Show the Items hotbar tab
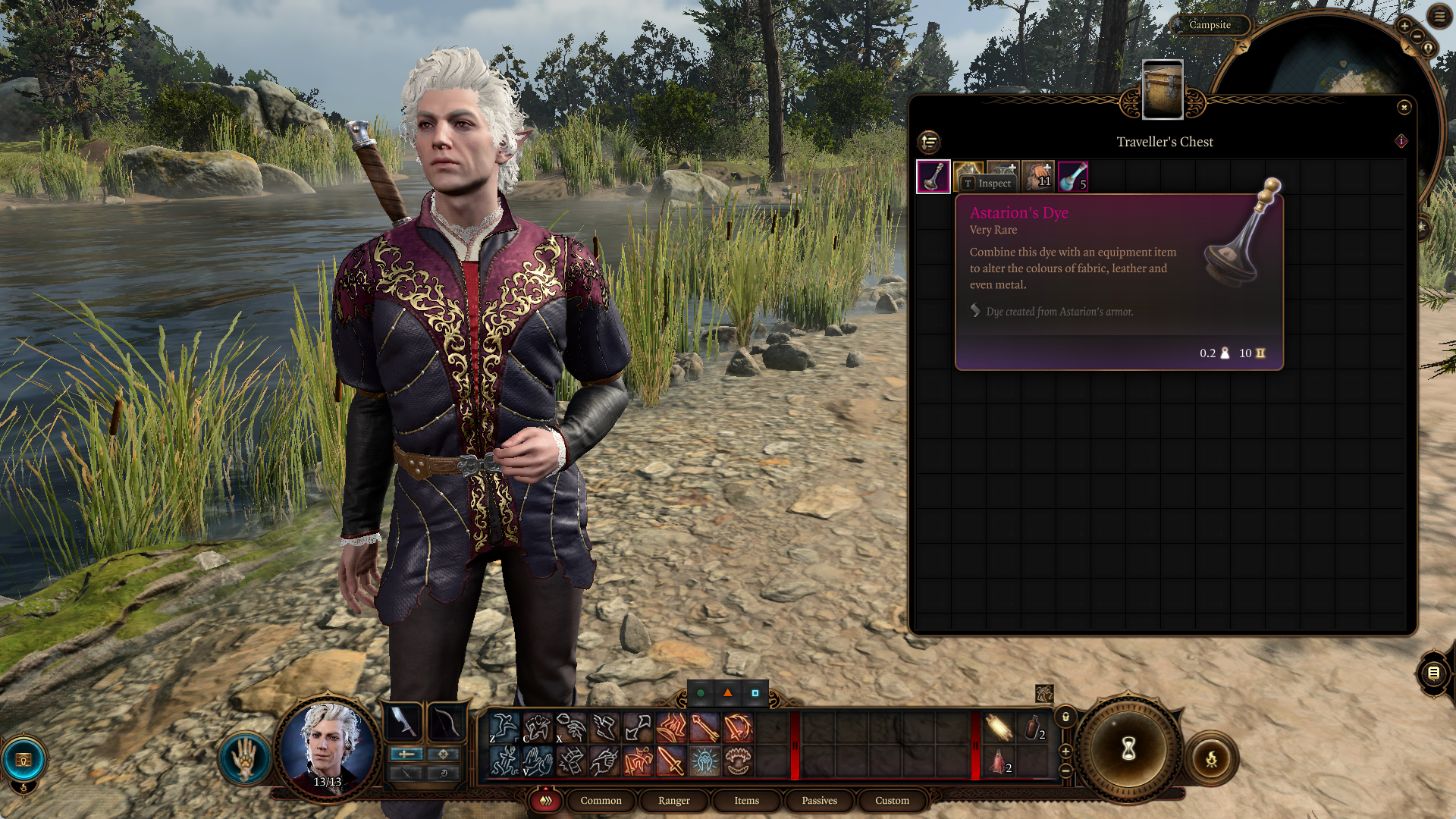 coord(746,801)
